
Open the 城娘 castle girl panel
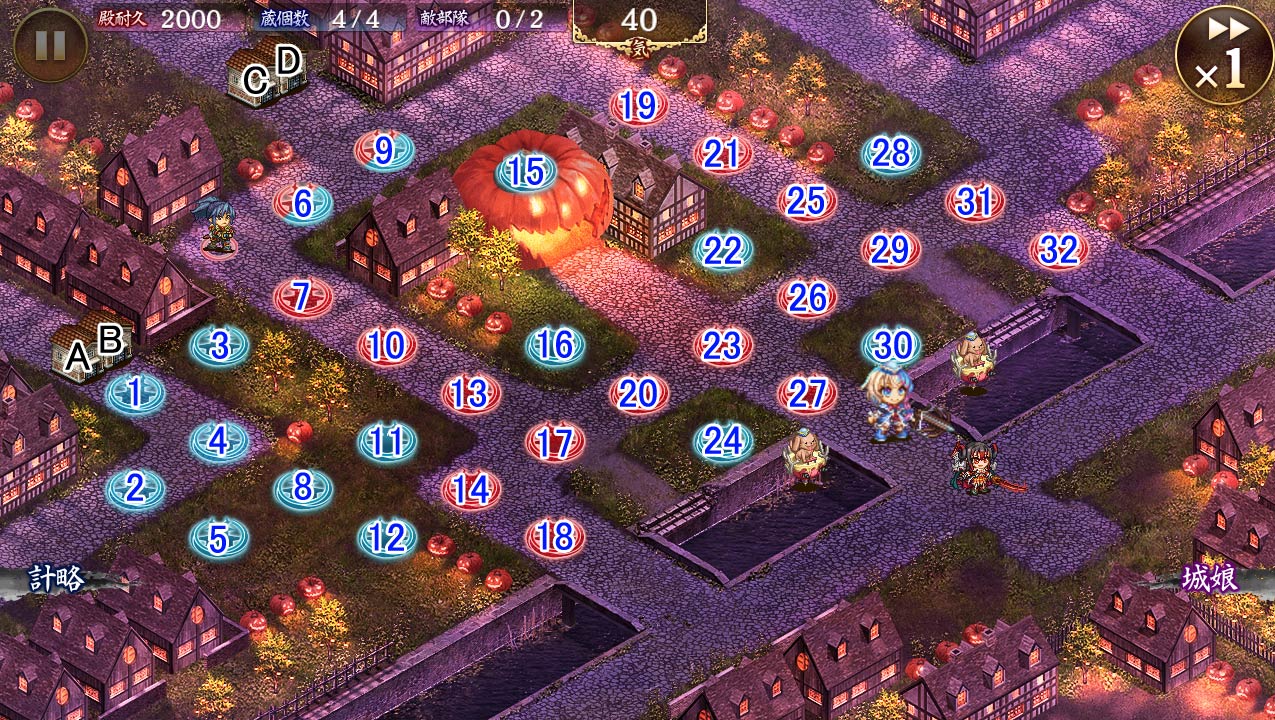click(x=1210, y=579)
